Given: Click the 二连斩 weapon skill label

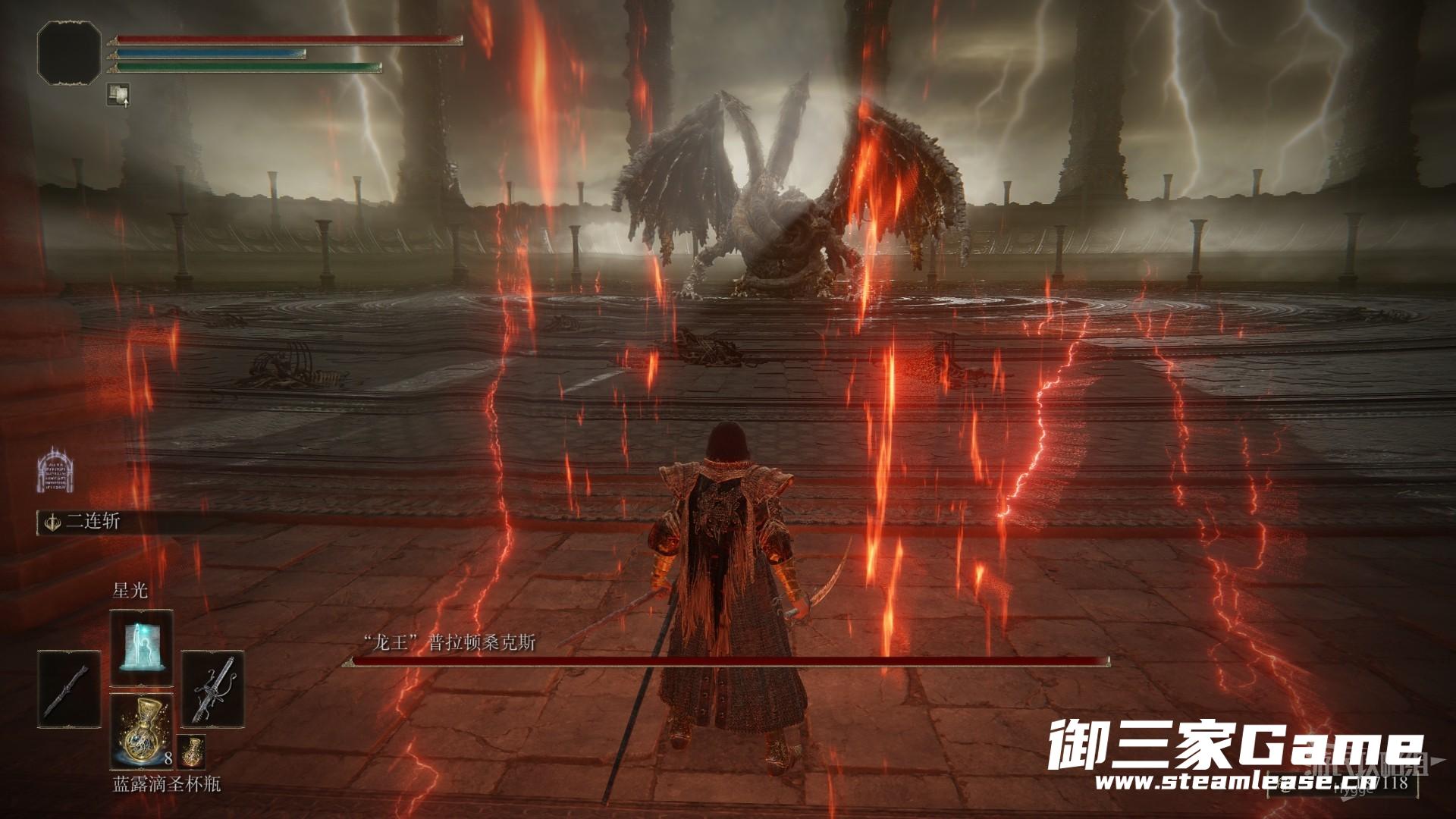Looking at the screenshot, I should tap(93, 522).
